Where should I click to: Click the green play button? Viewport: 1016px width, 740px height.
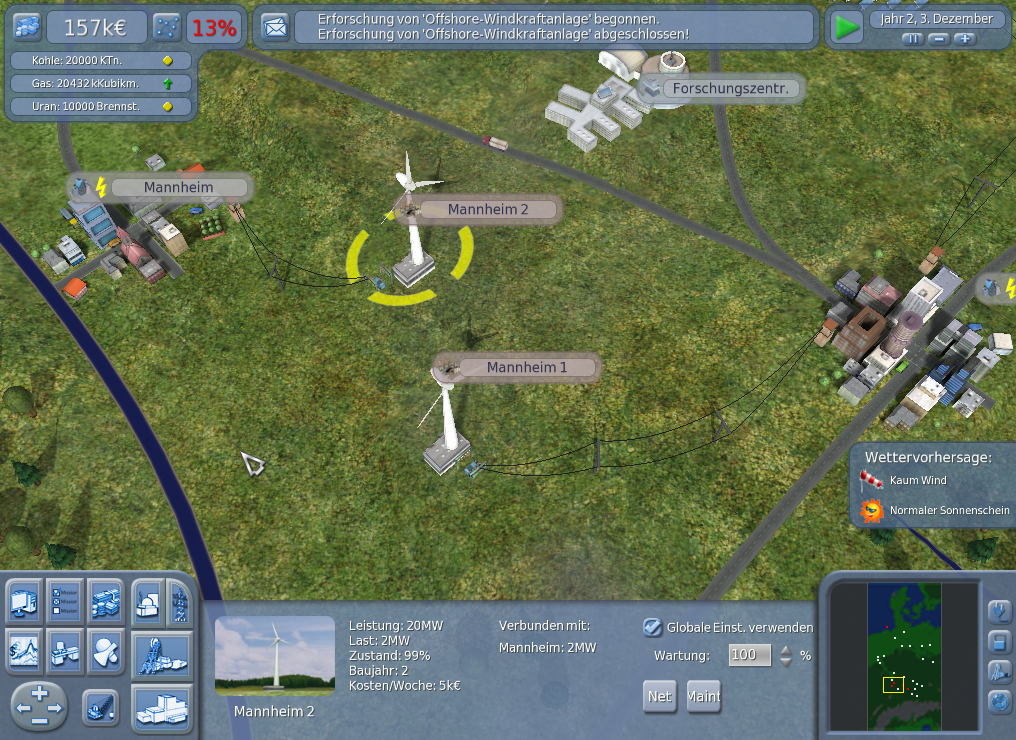point(848,27)
